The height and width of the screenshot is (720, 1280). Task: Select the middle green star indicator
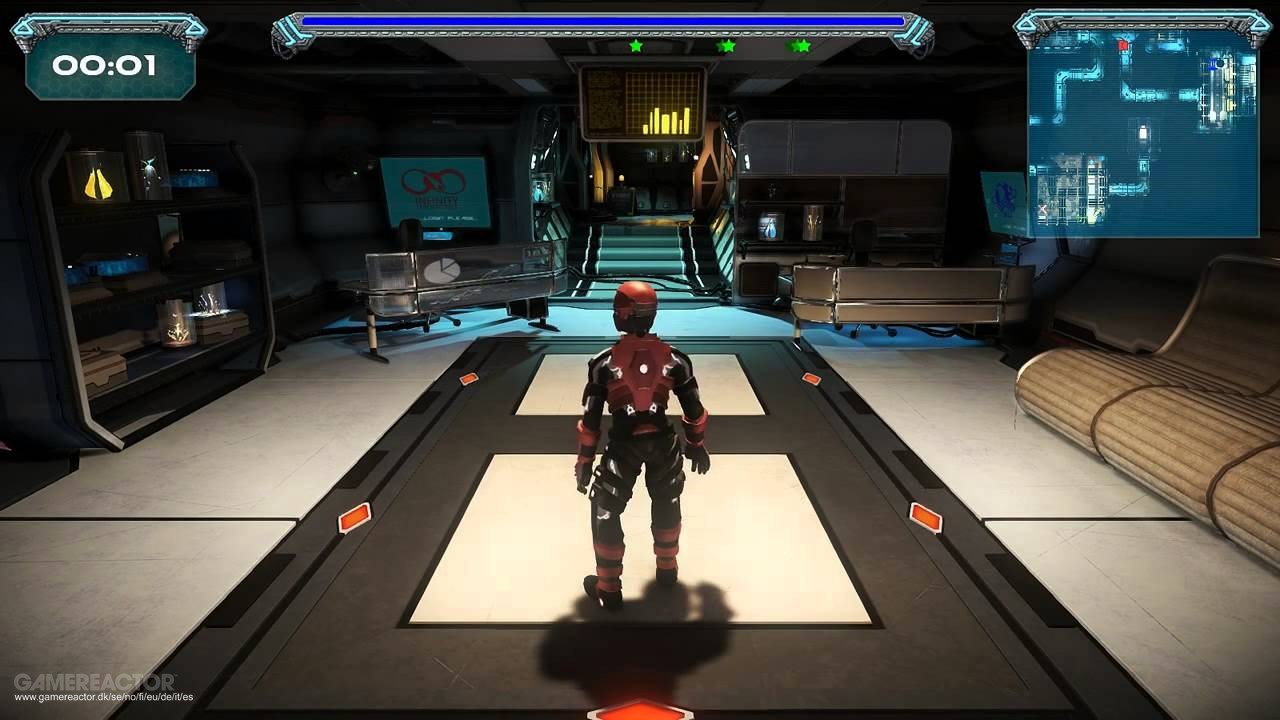pyautogui.click(x=727, y=44)
